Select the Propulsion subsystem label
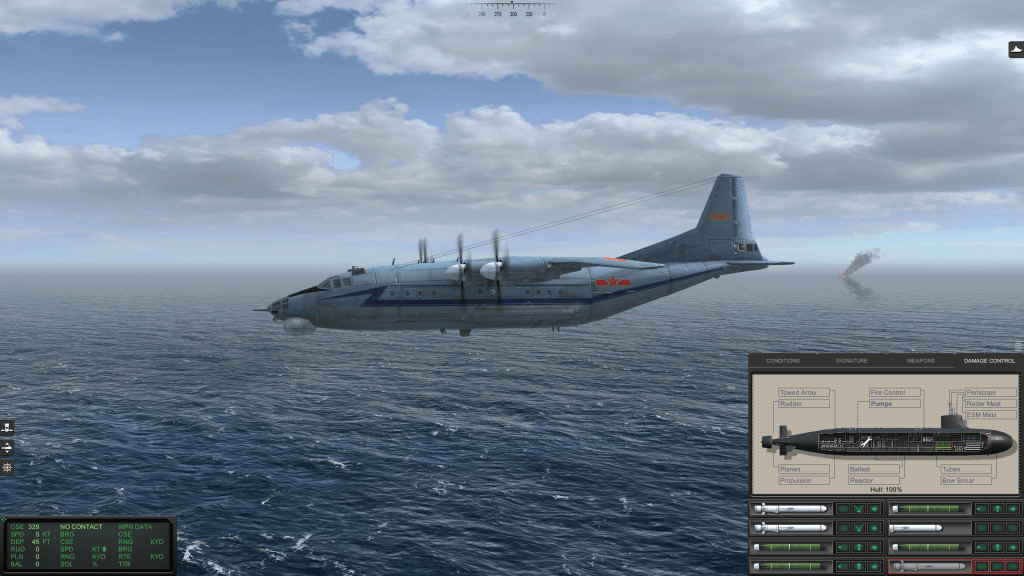The image size is (1024, 576). tap(797, 480)
